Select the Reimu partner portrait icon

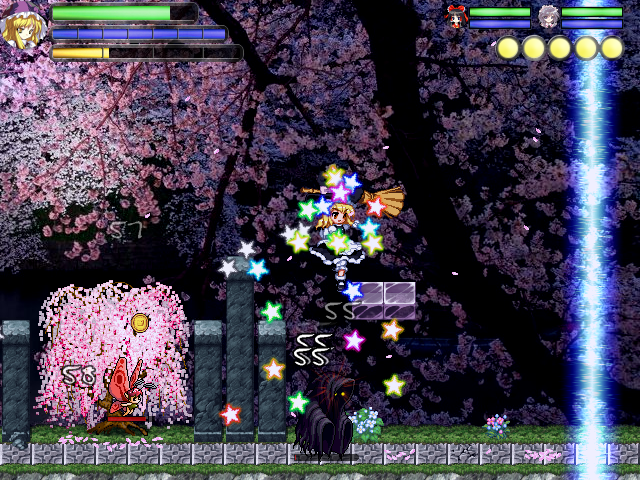[457, 15]
